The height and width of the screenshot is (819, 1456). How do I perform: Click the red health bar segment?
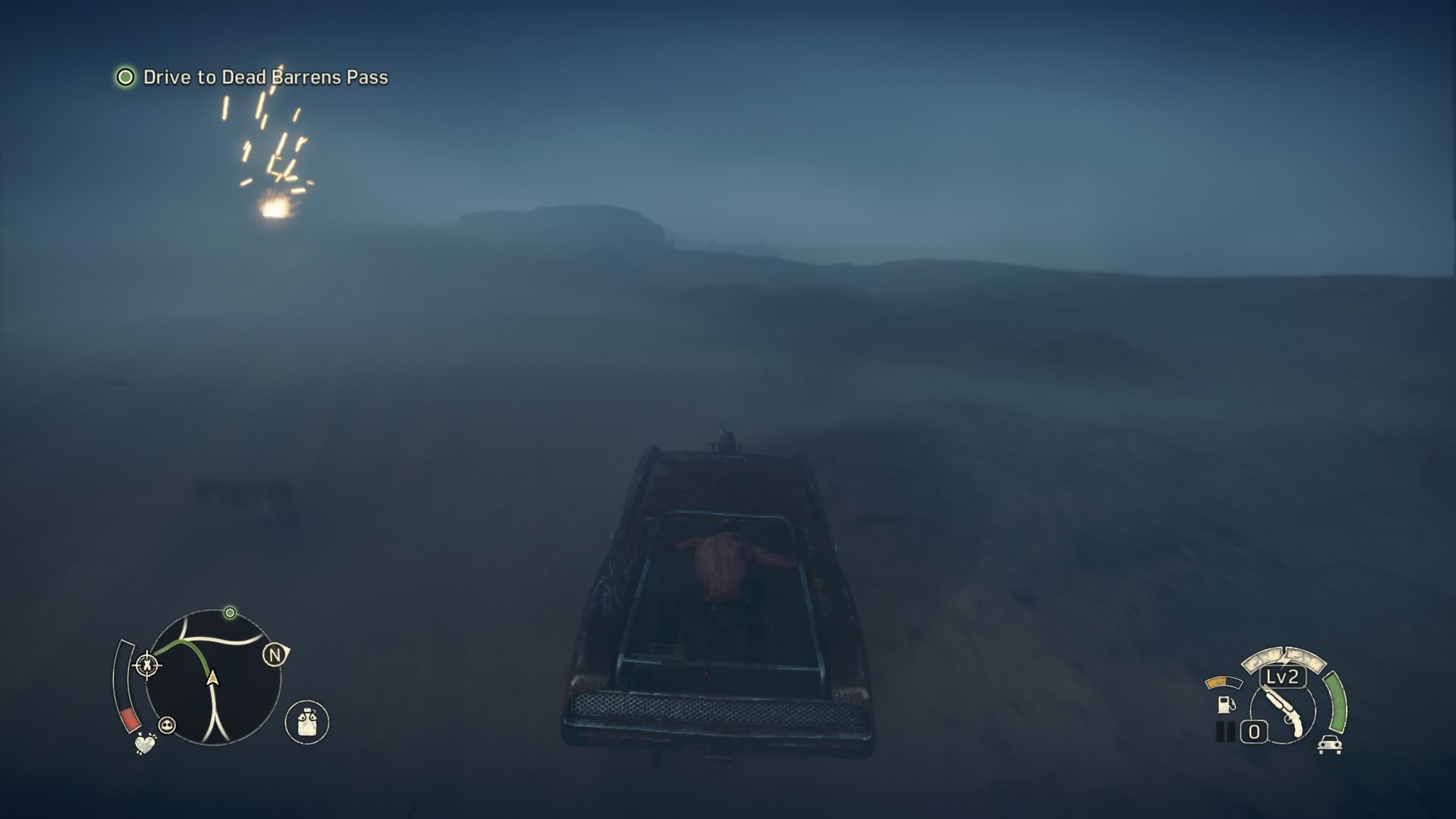click(x=130, y=719)
